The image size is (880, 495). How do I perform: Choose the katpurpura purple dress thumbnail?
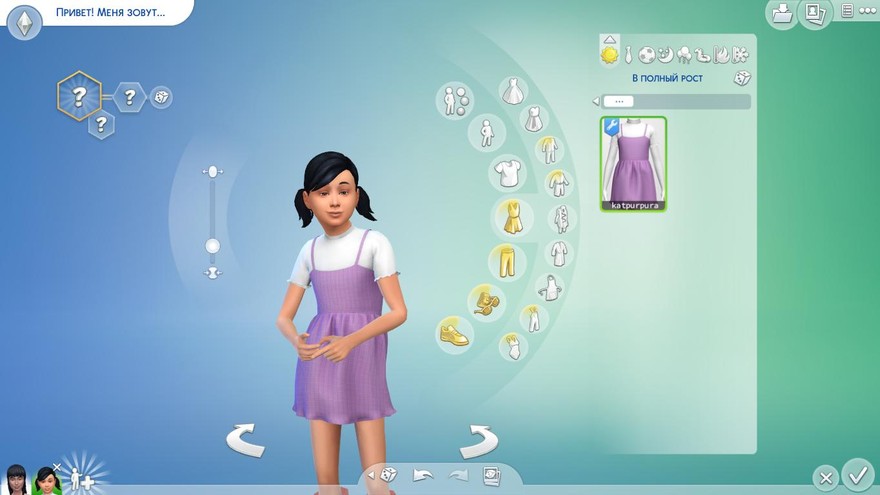[x=633, y=164]
